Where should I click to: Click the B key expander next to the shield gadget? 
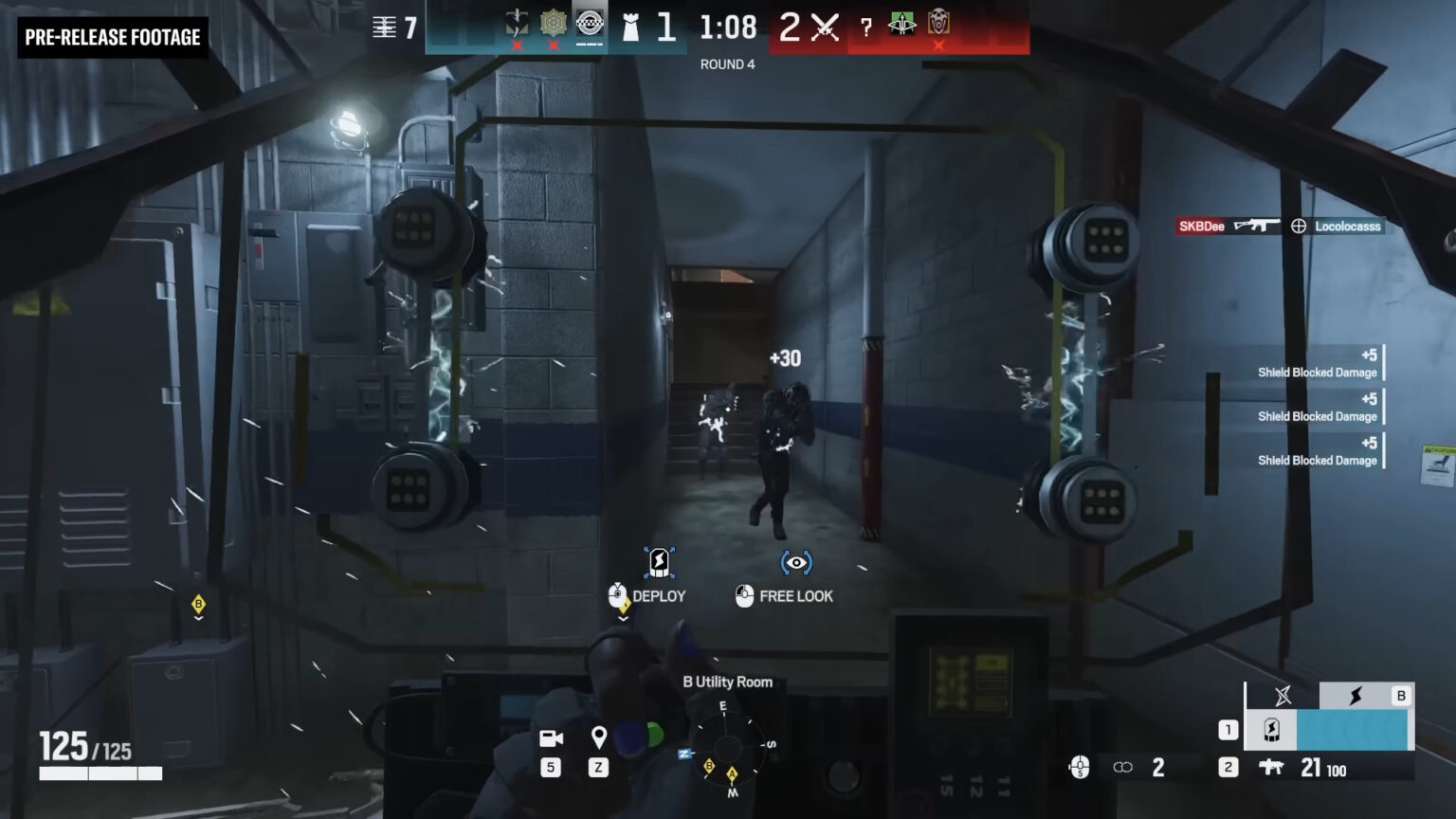click(x=1402, y=695)
